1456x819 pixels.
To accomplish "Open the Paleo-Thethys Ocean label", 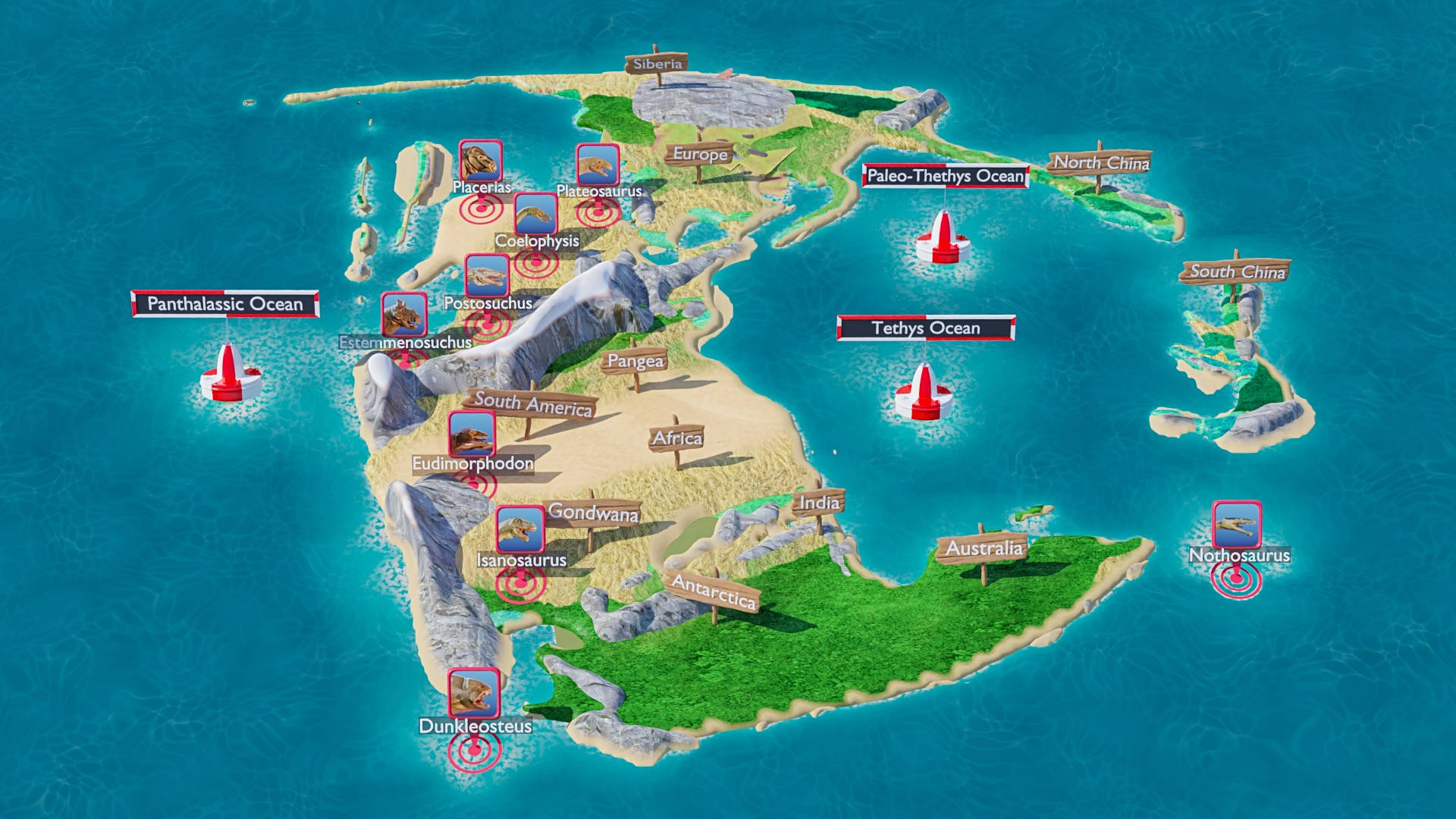I will [x=945, y=176].
